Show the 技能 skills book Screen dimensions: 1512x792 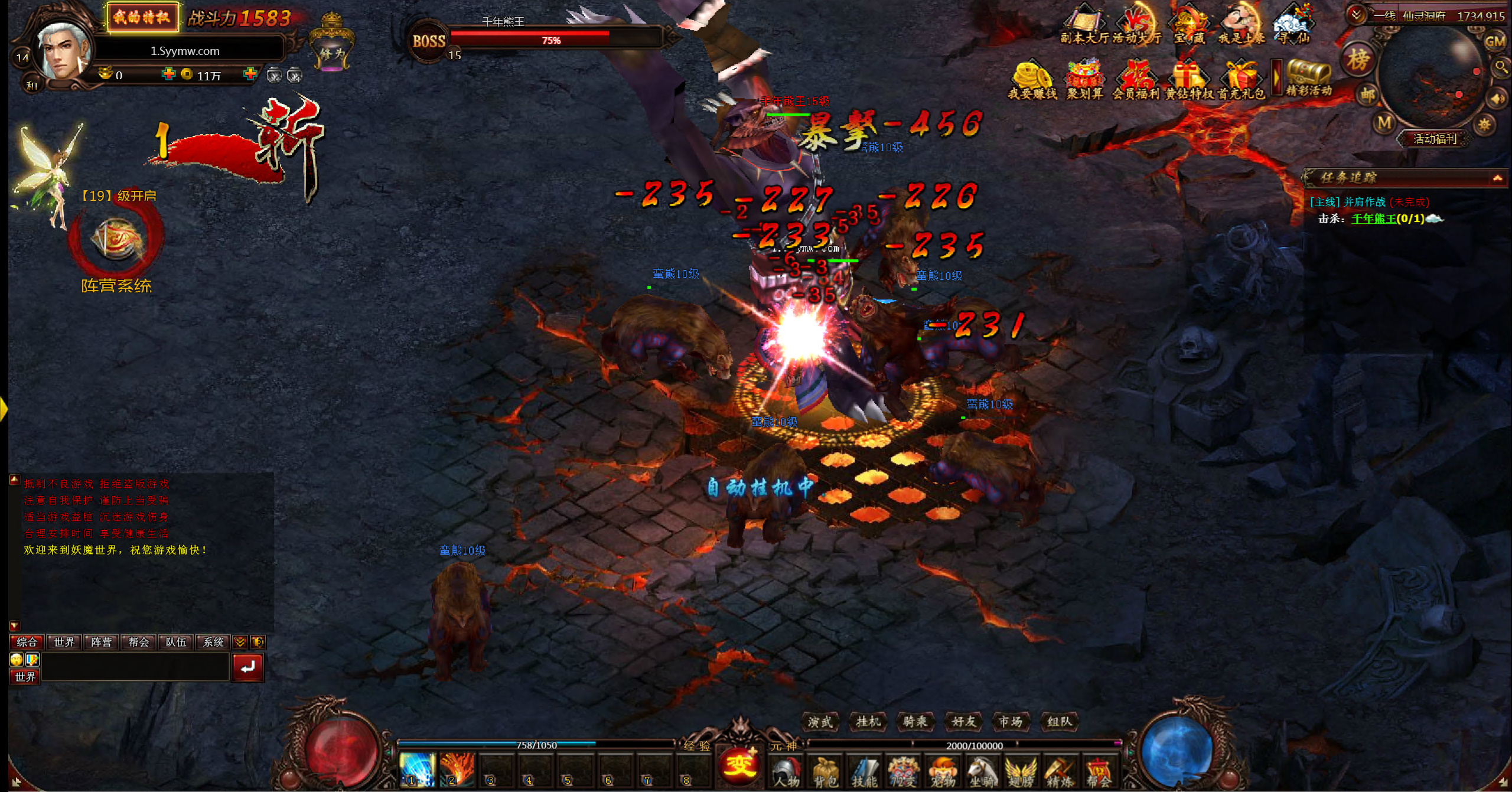[x=864, y=771]
